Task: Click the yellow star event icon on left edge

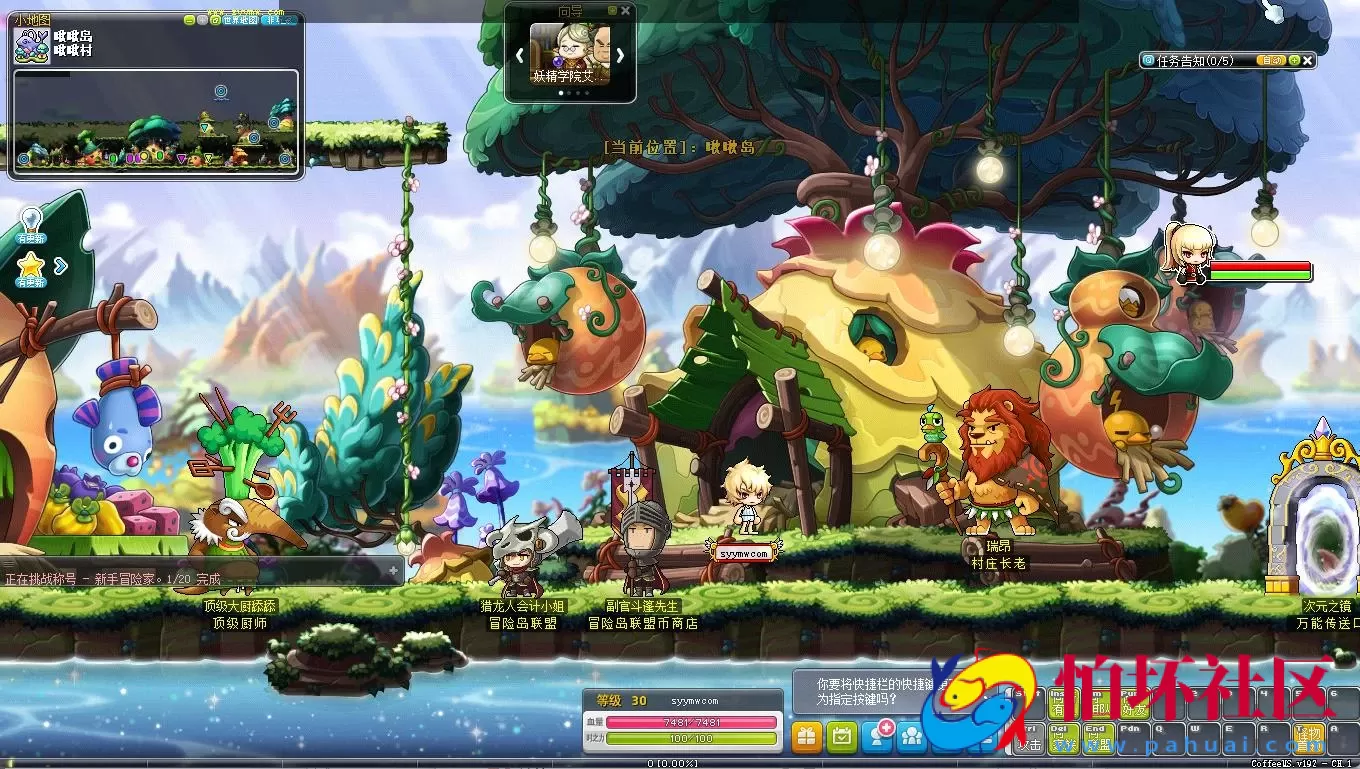Action: tap(30, 265)
